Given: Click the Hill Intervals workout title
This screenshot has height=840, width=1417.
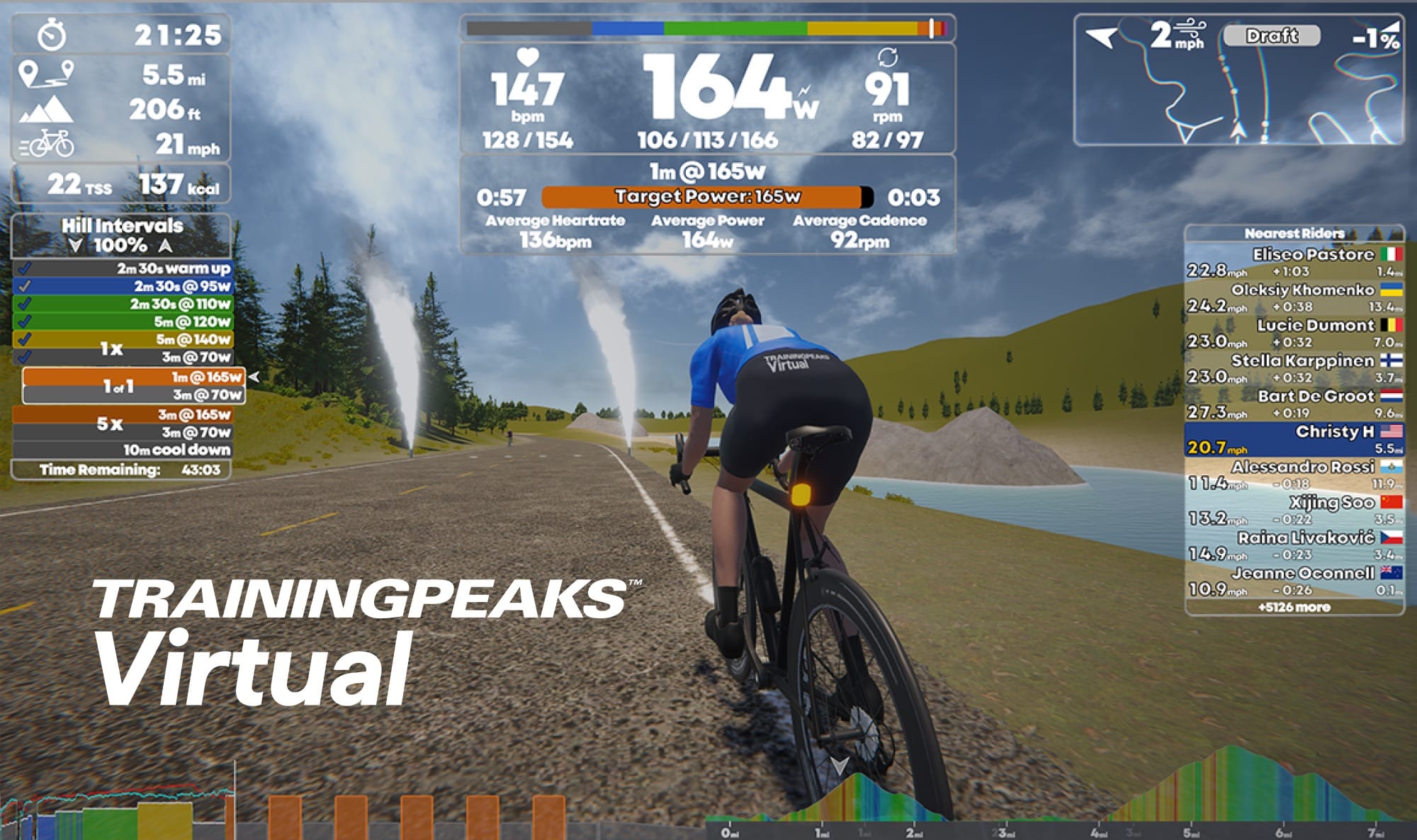Looking at the screenshot, I should point(122,226).
